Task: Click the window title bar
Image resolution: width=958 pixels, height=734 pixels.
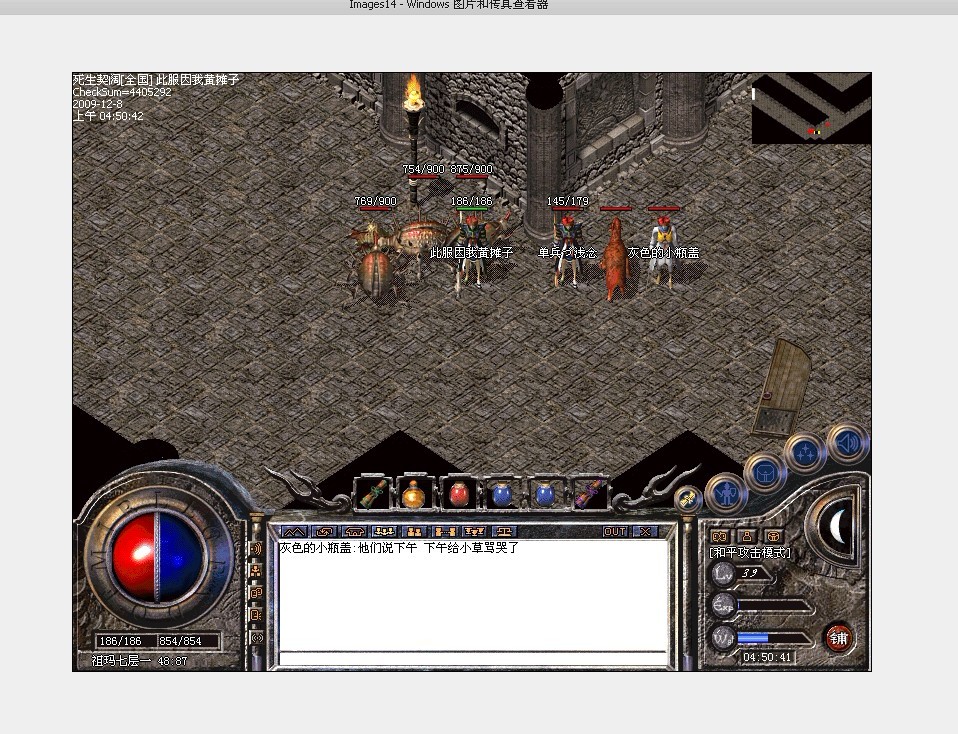Action: click(x=479, y=6)
